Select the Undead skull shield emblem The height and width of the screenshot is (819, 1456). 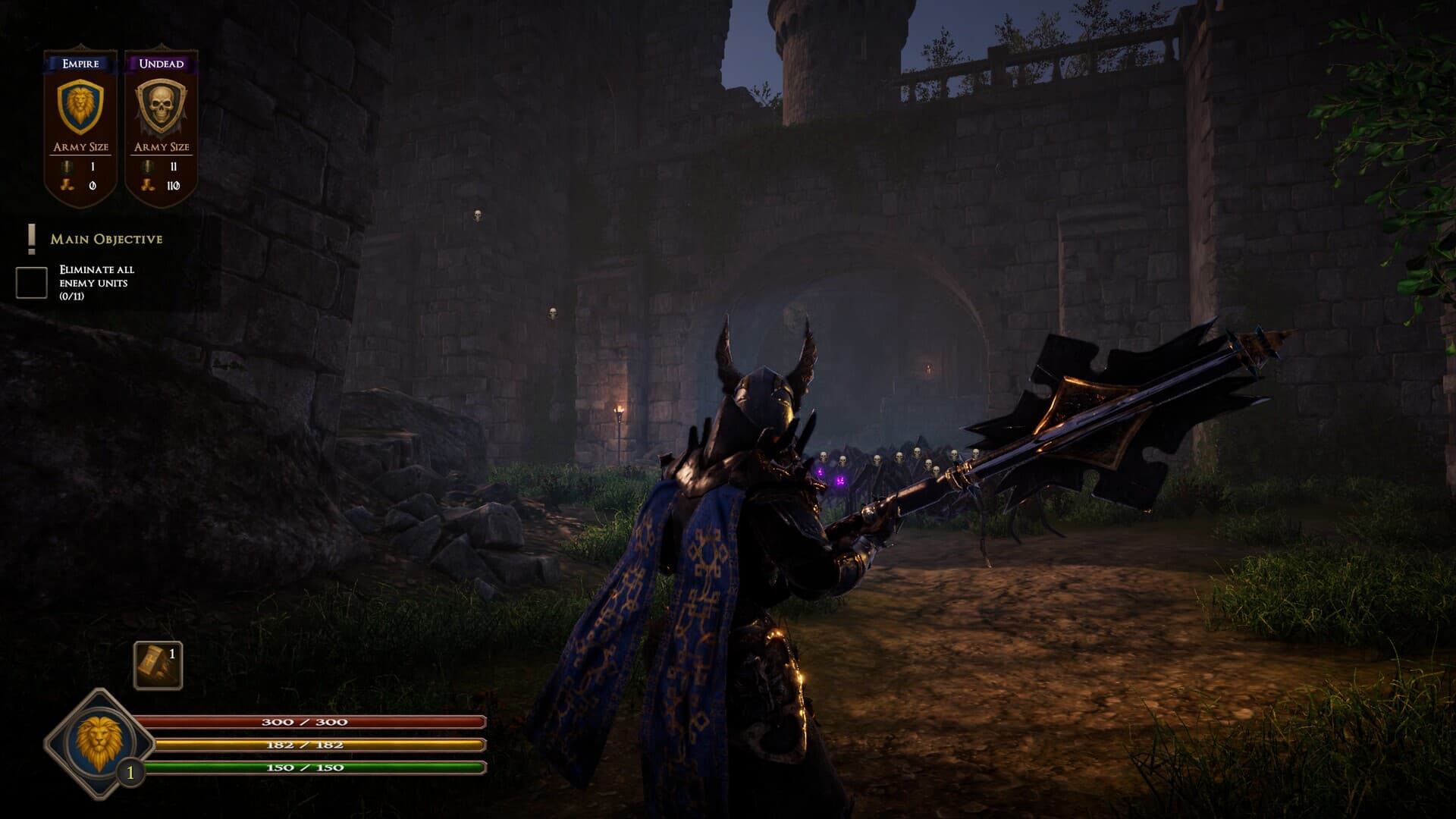[162, 105]
